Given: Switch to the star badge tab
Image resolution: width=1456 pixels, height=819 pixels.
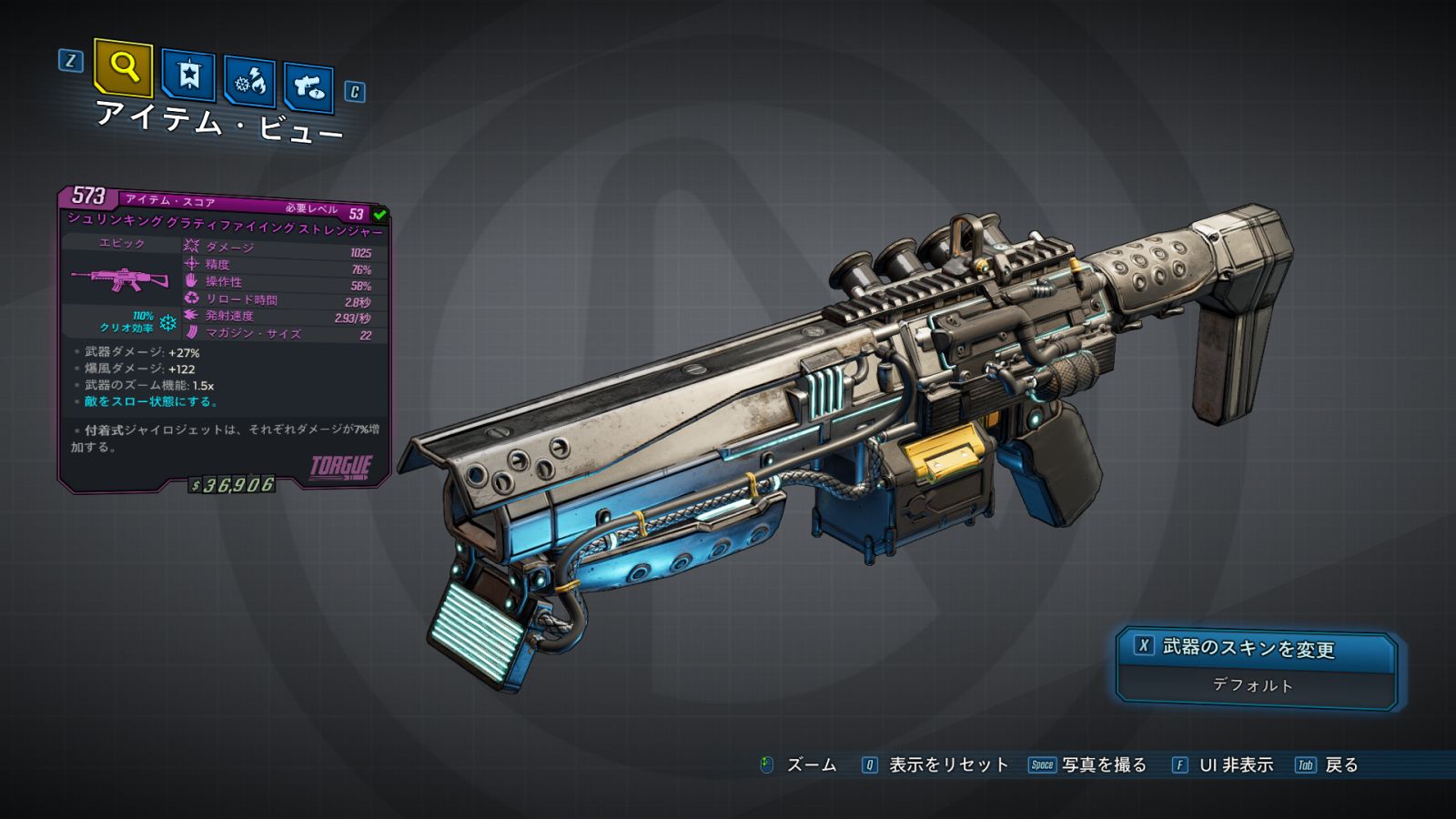Looking at the screenshot, I should click(x=188, y=76).
